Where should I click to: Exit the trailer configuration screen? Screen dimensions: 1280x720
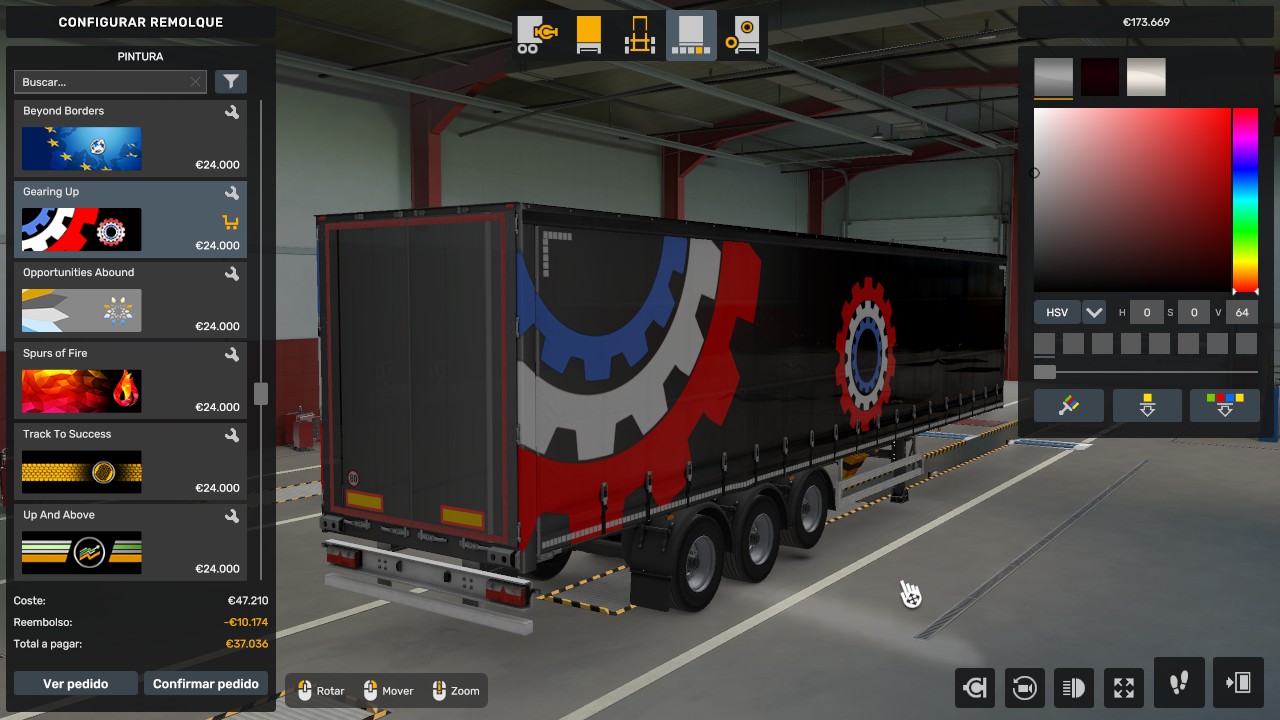point(1238,683)
